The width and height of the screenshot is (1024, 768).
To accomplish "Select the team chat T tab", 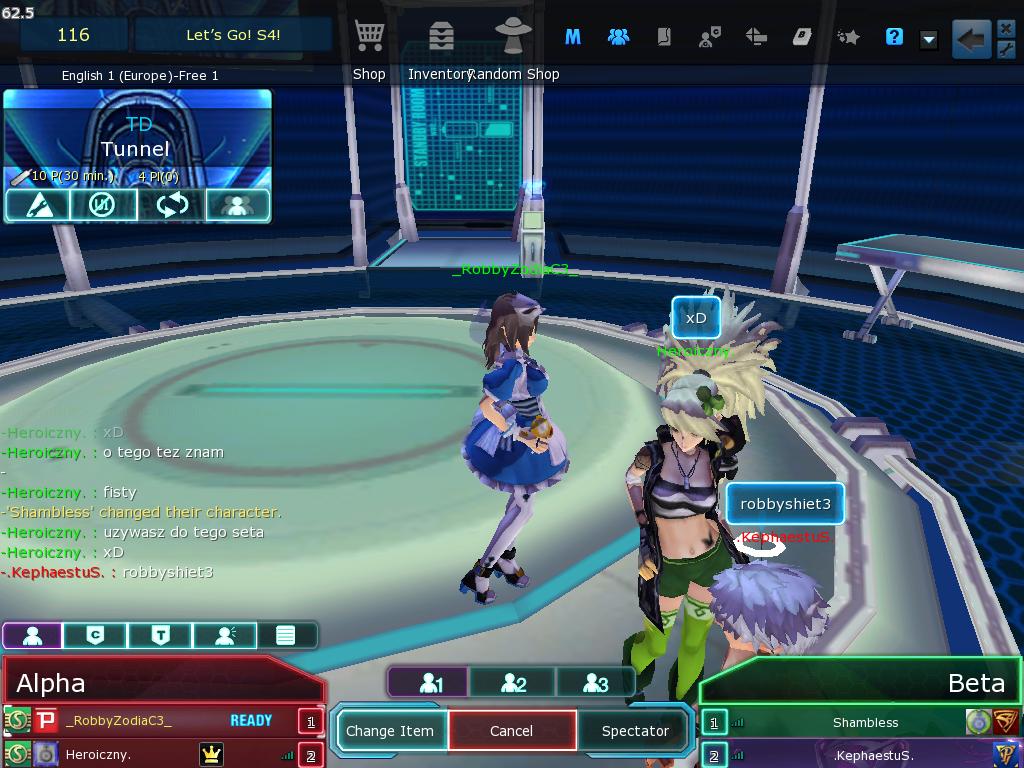I will 160,635.
